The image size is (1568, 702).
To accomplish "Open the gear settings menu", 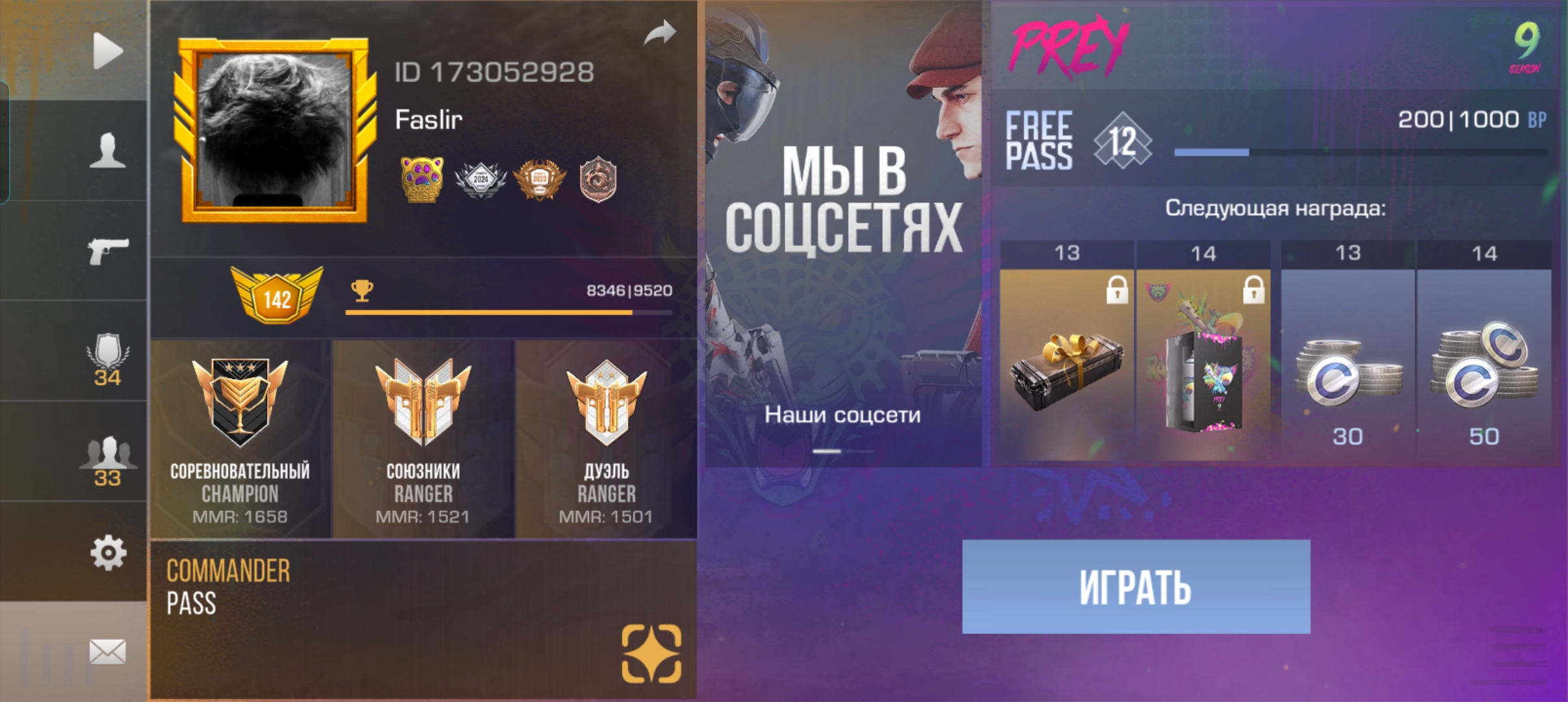I will click(107, 553).
